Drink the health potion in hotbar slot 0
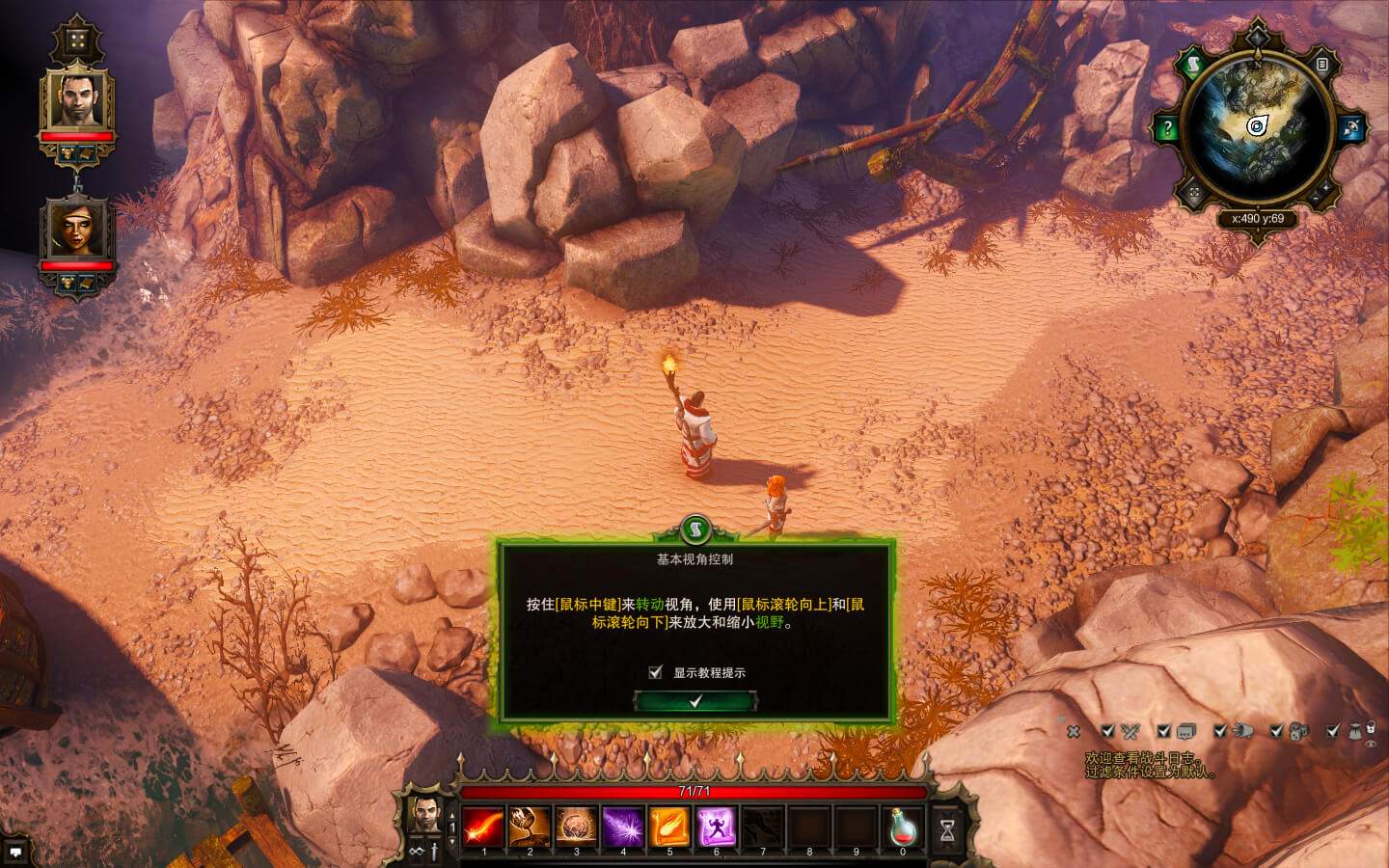Viewport: 1389px width, 868px height. (903, 827)
